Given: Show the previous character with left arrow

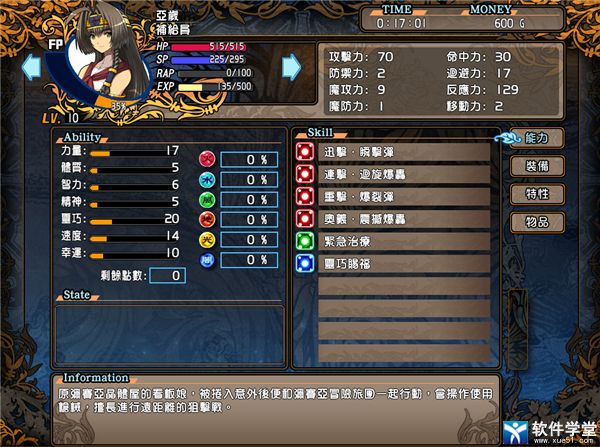Looking at the screenshot, I should point(32,67).
